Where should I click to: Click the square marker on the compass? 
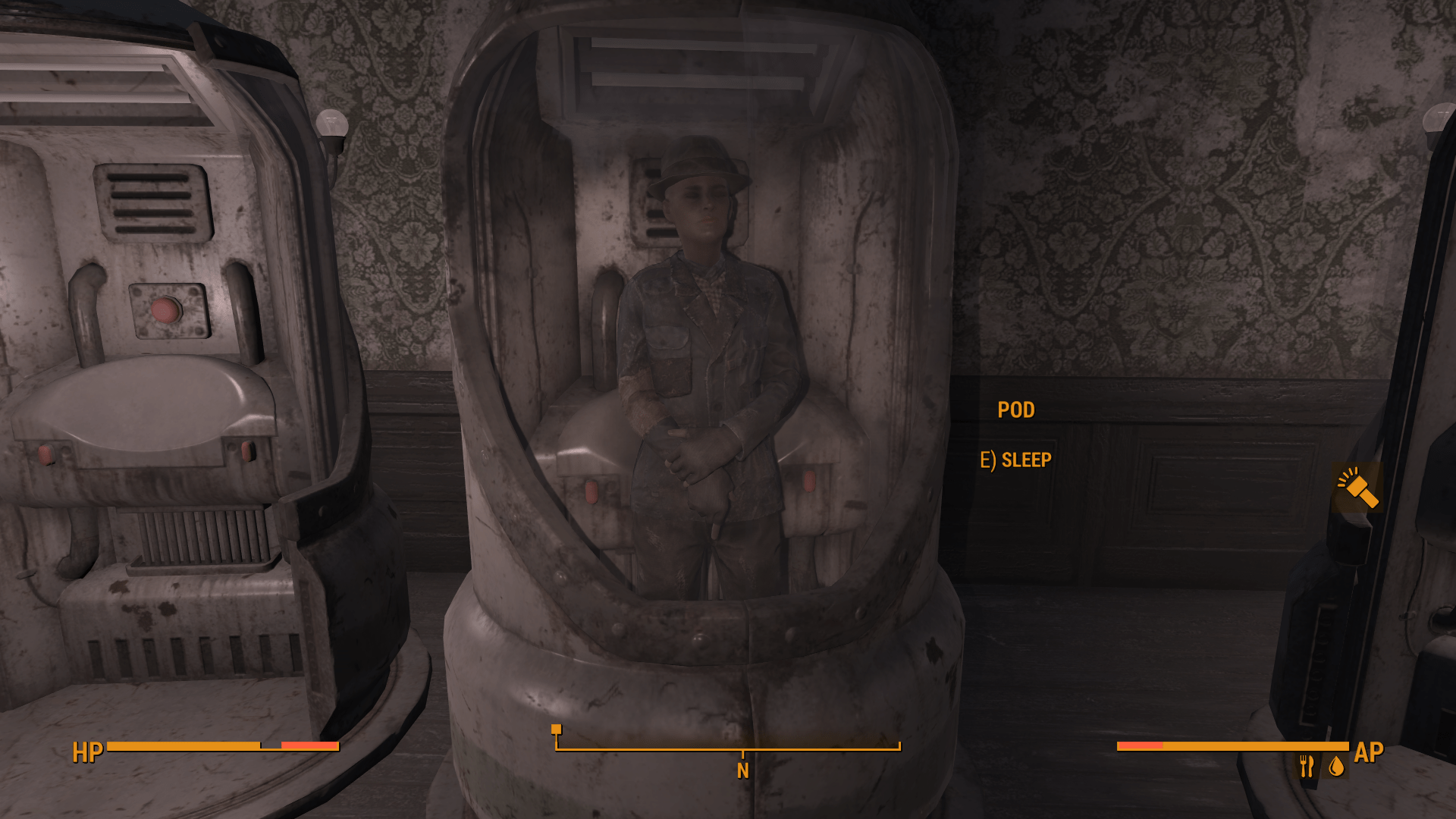tap(556, 729)
